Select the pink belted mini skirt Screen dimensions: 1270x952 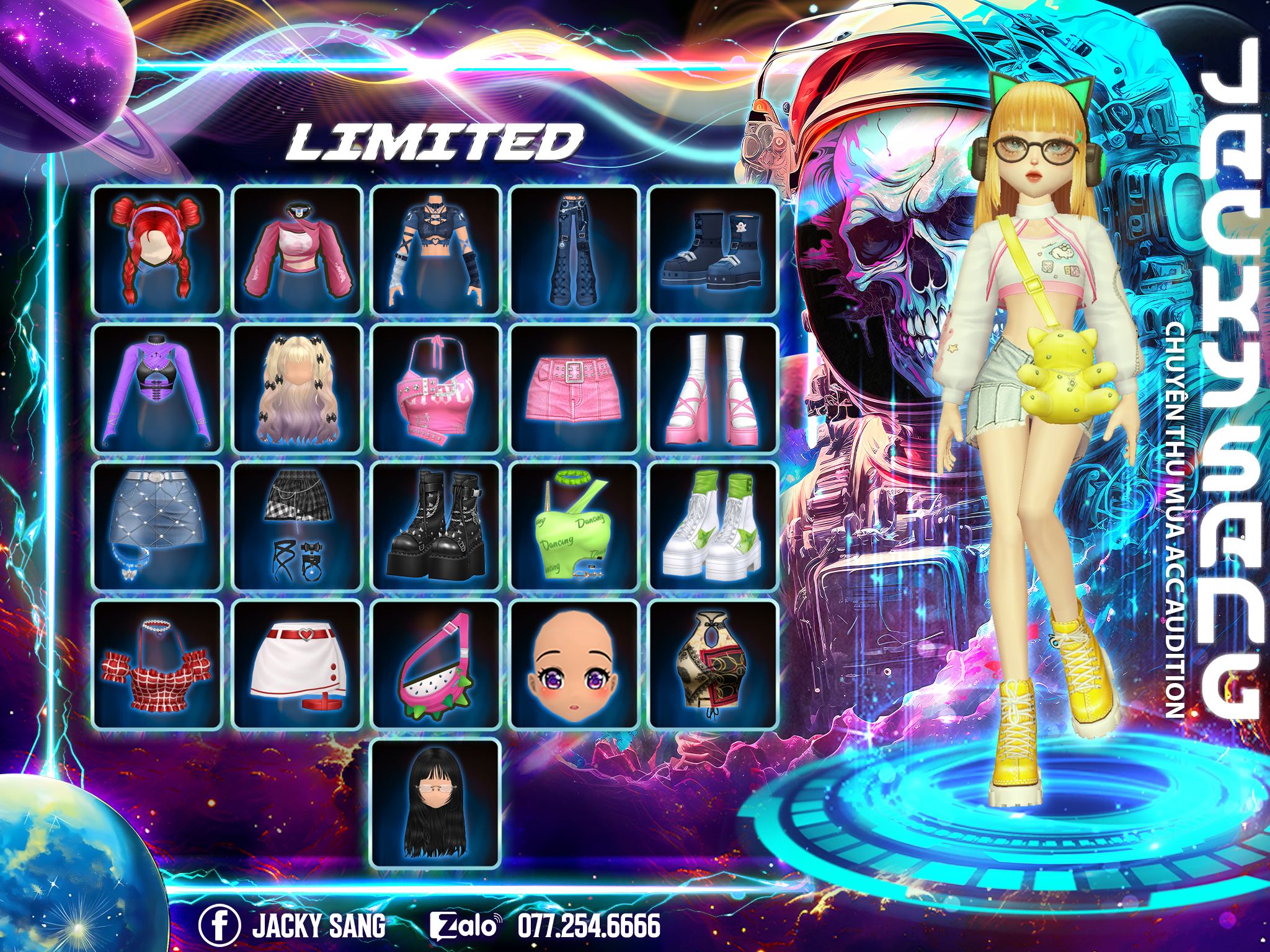pos(574,389)
